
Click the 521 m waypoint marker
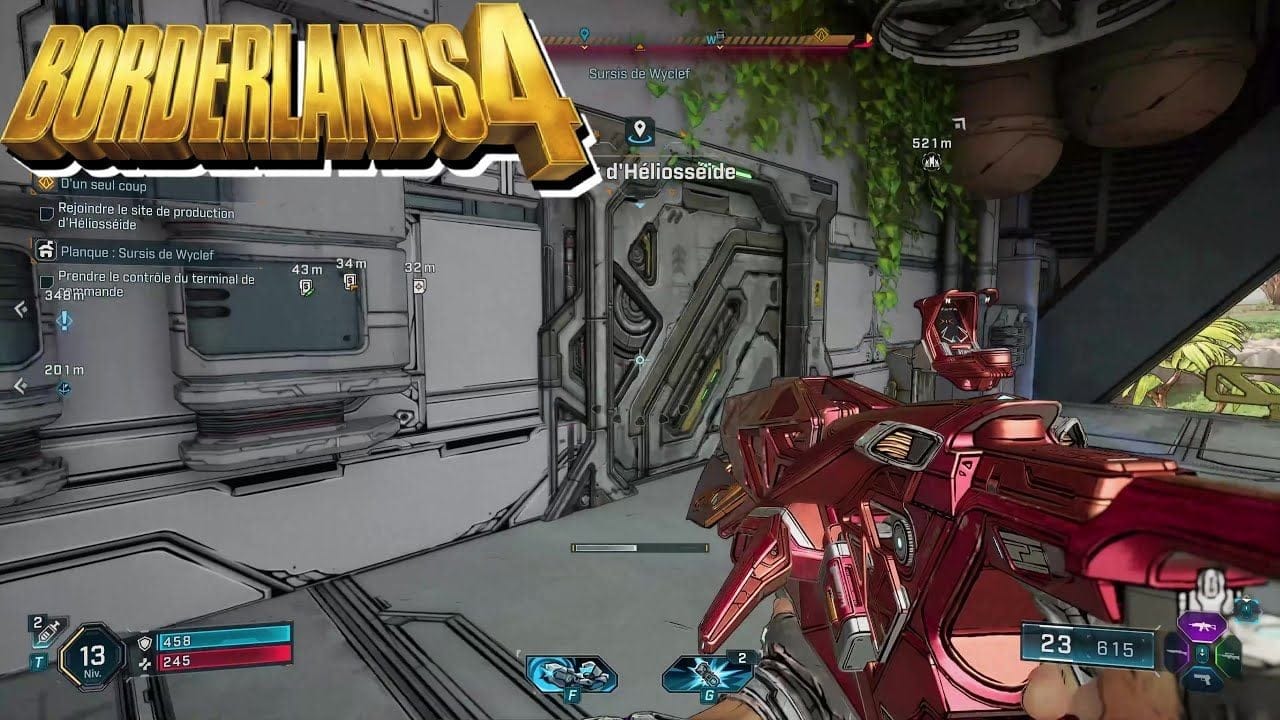point(932,161)
